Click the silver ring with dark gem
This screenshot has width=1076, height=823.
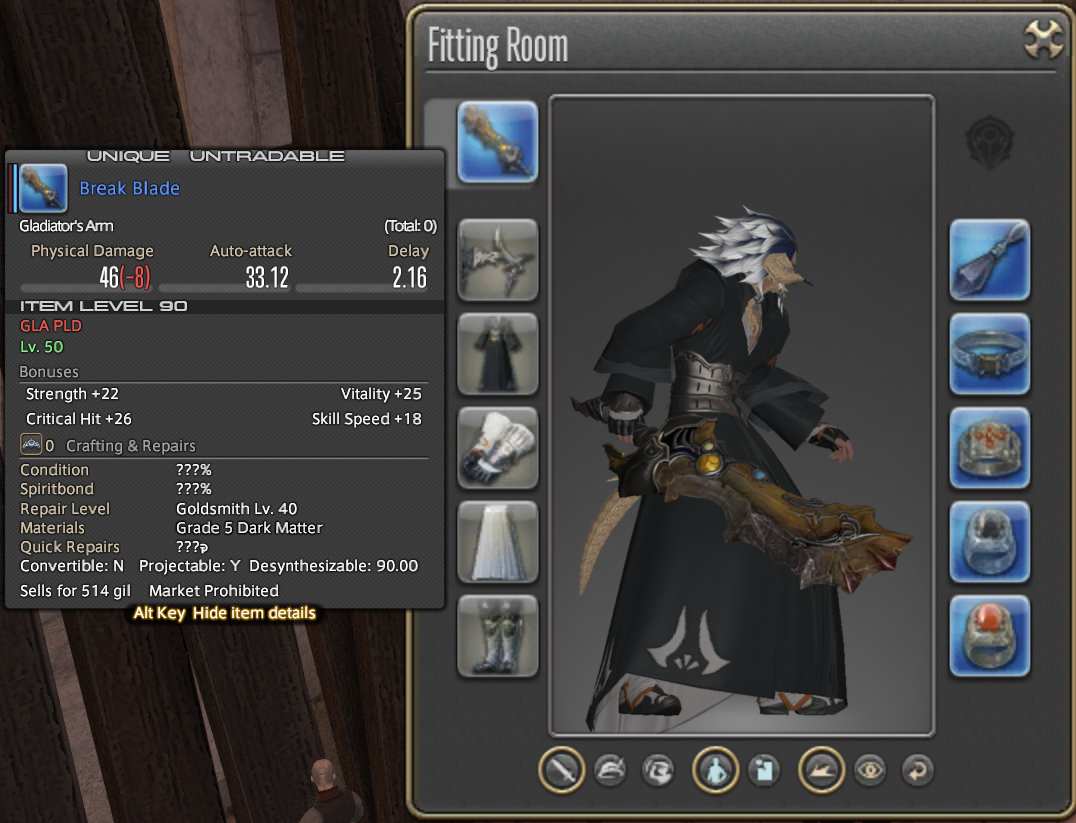click(989, 542)
